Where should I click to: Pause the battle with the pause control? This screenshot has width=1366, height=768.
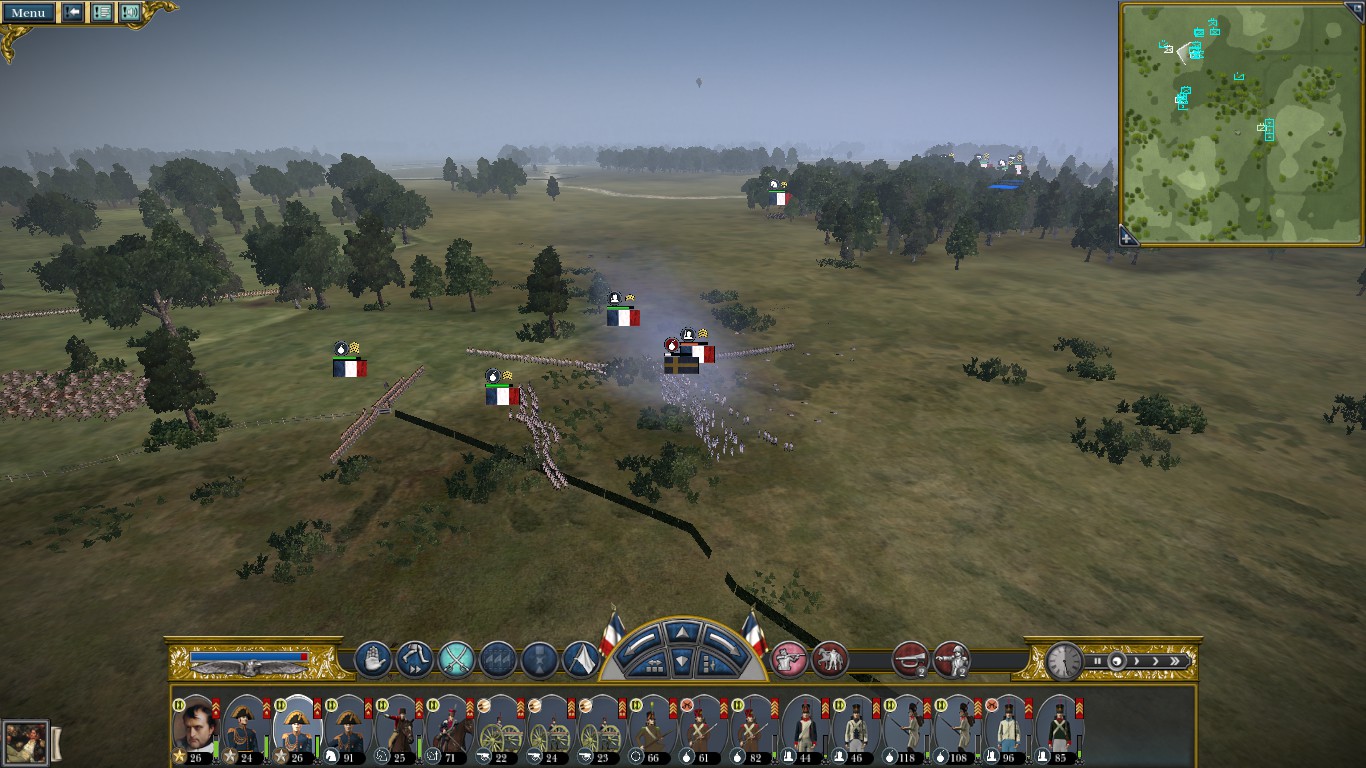pyautogui.click(x=1097, y=661)
